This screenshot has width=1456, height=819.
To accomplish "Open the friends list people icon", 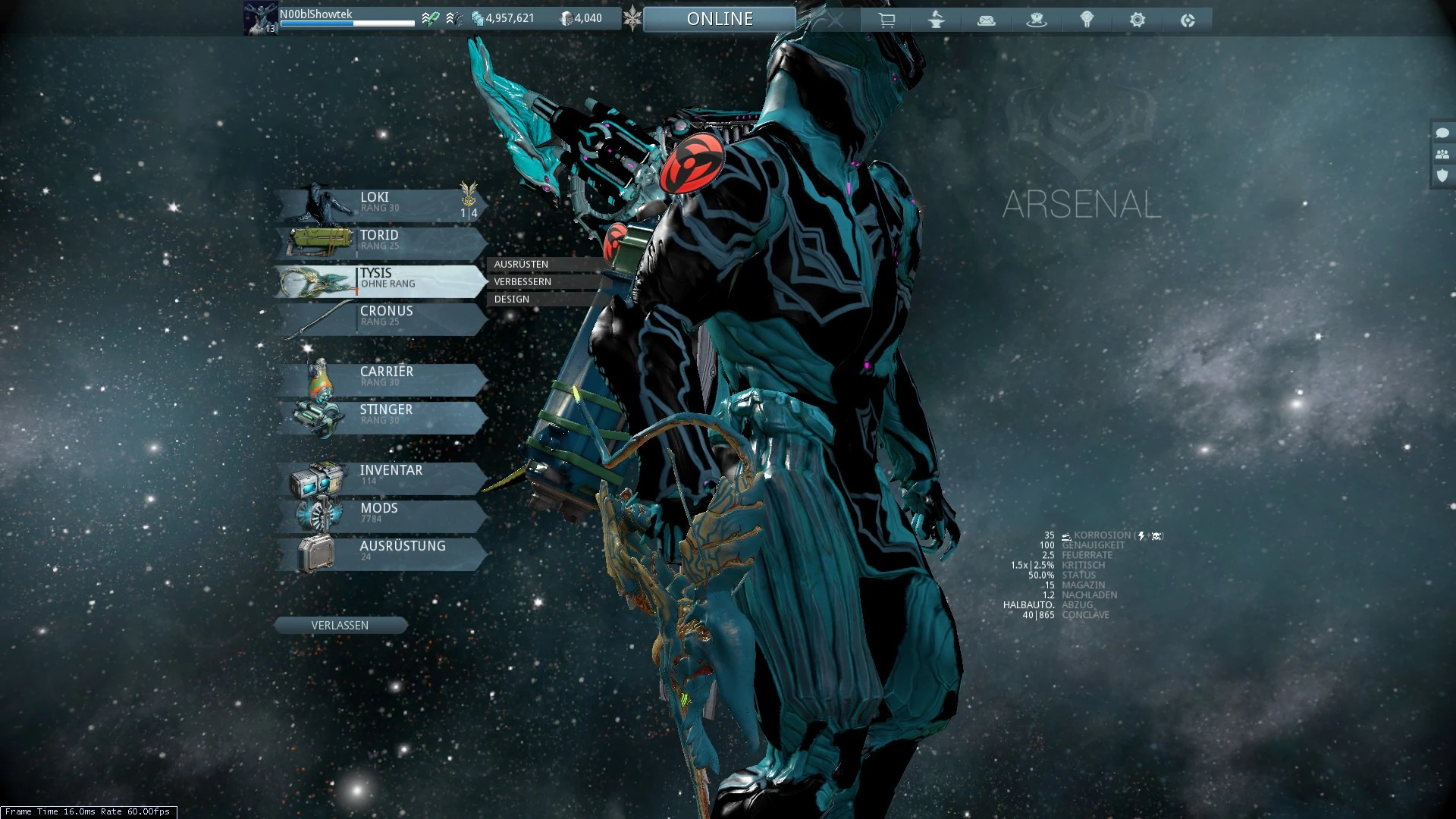I will (x=1442, y=155).
